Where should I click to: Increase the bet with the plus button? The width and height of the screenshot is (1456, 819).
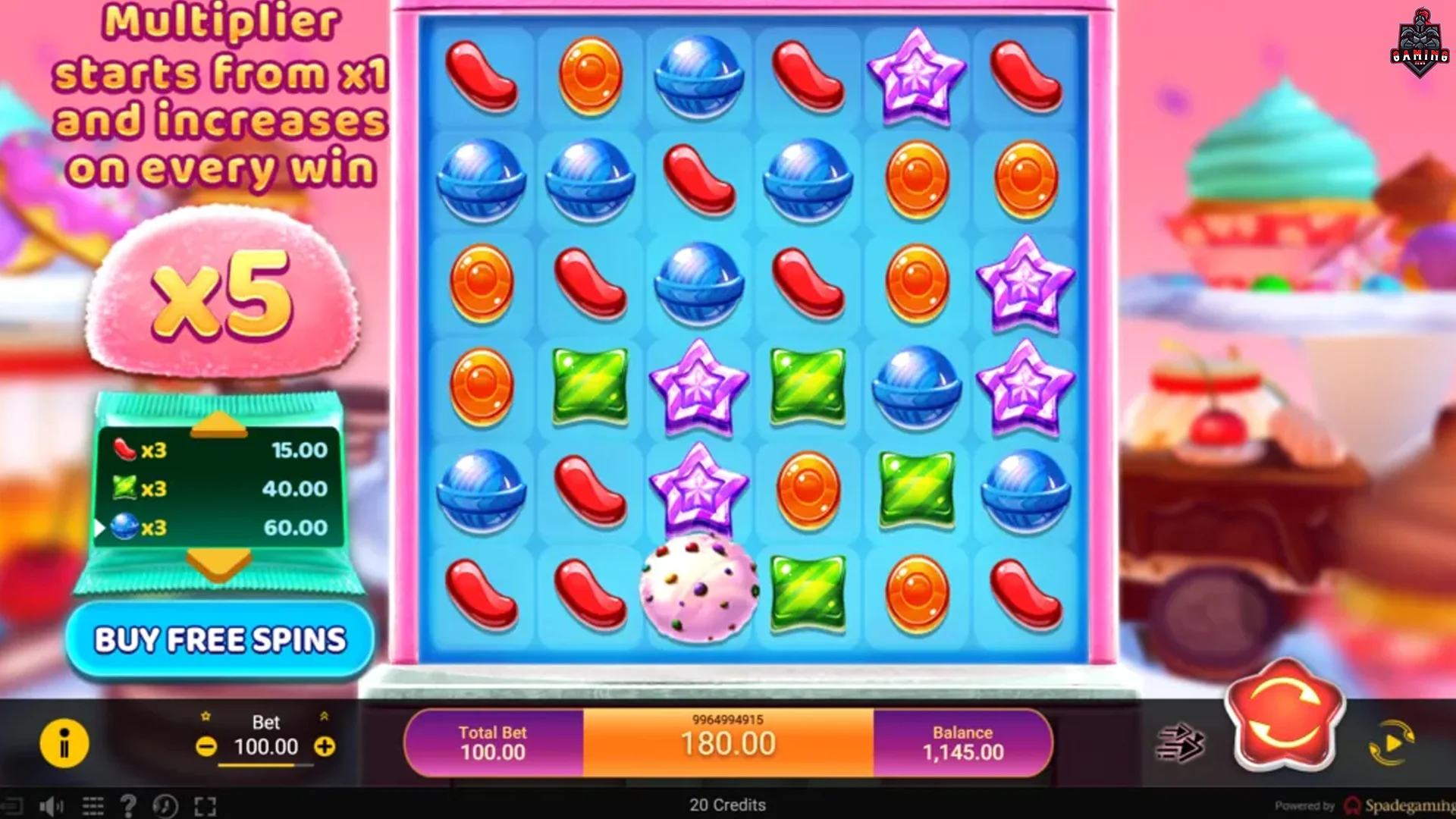326,747
